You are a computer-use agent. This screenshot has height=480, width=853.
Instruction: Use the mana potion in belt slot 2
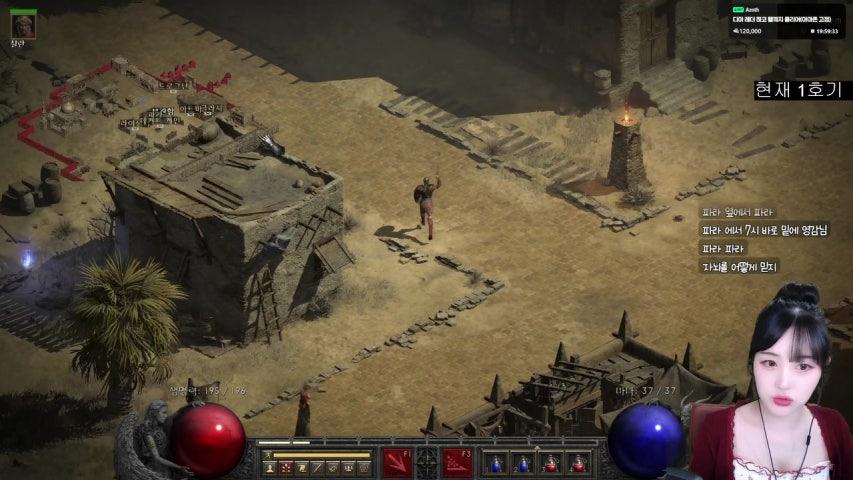point(523,463)
